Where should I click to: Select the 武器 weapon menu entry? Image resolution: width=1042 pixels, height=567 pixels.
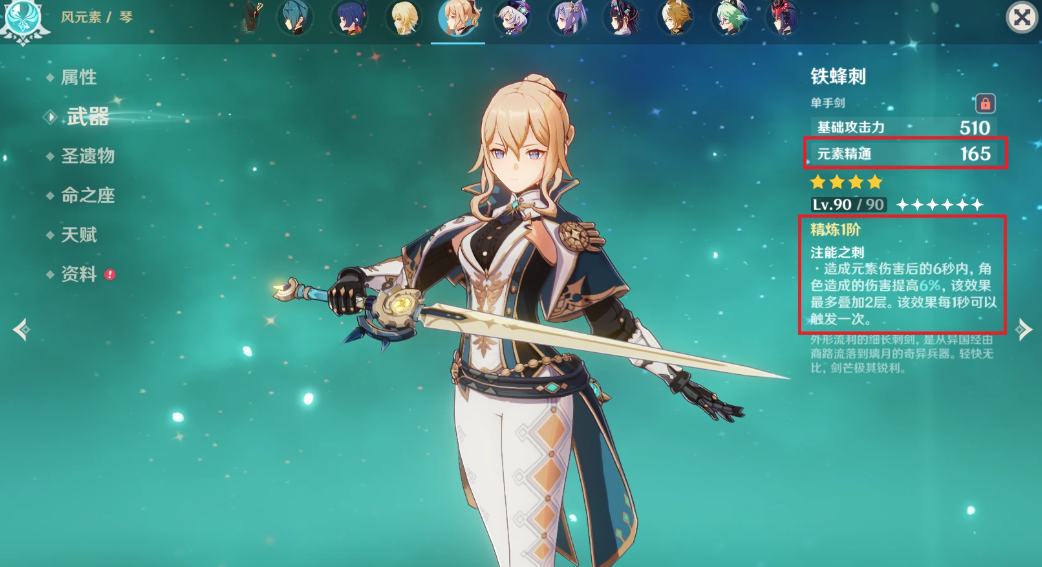(87, 117)
